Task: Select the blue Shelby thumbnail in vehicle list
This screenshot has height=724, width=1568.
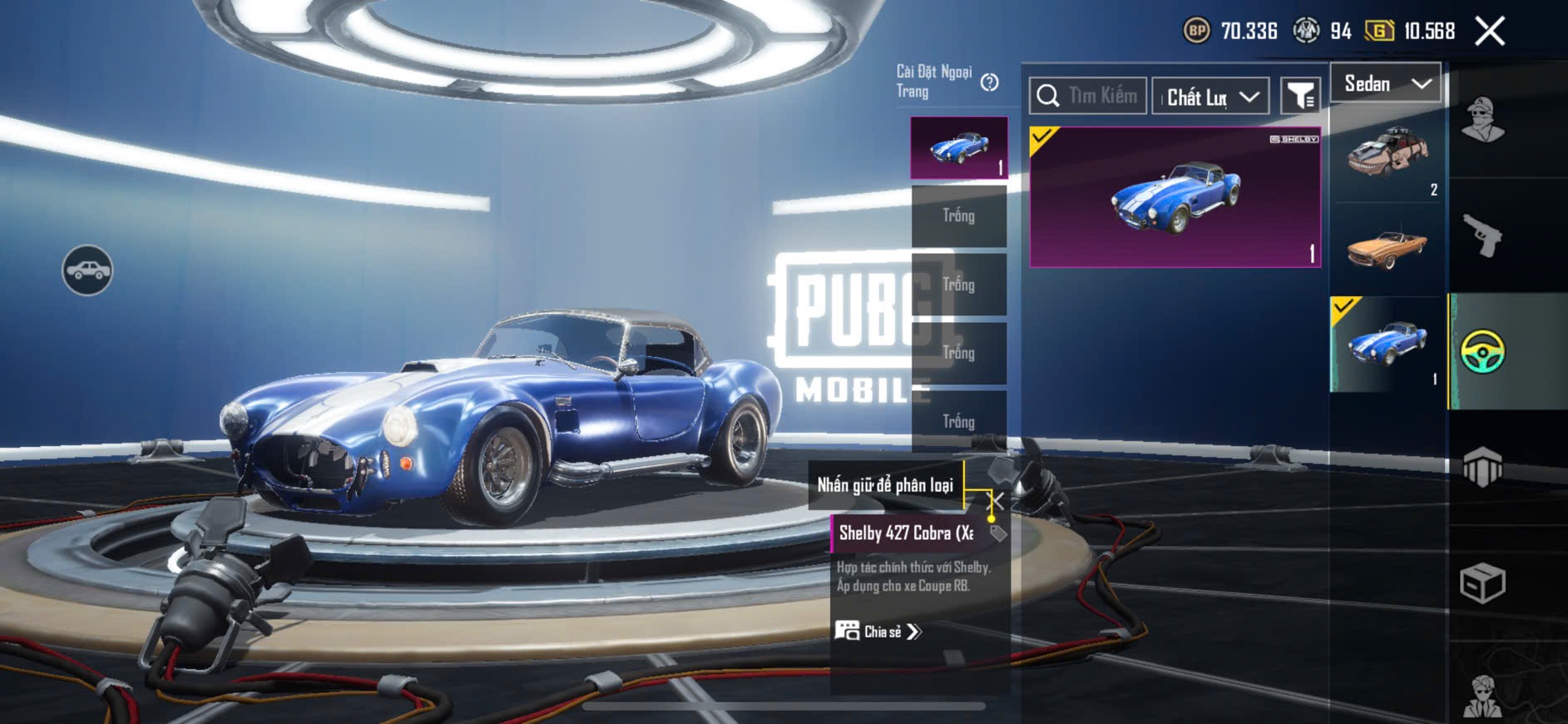Action: tap(1387, 344)
